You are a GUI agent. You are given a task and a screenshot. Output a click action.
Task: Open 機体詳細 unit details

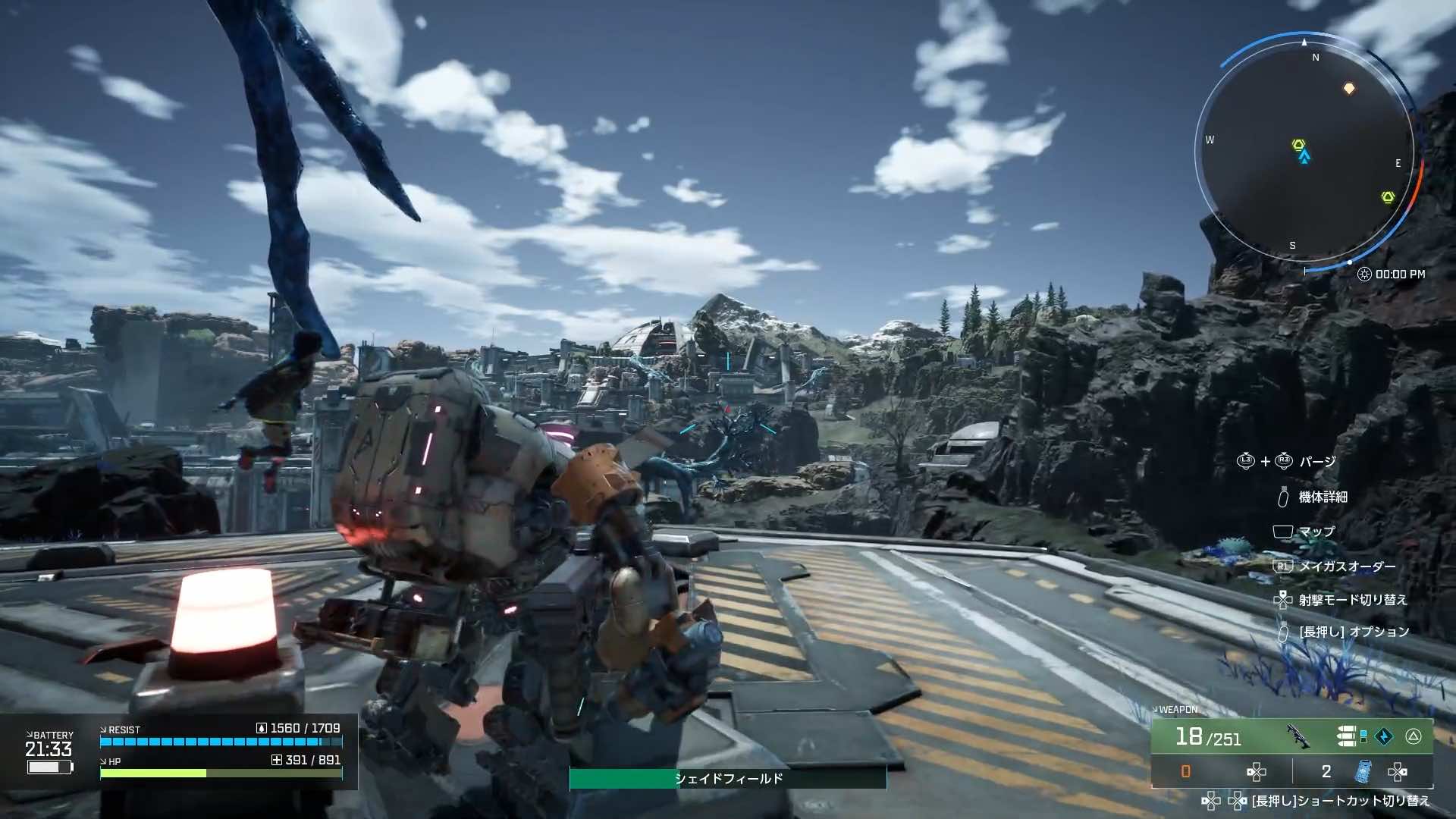(x=1323, y=497)
